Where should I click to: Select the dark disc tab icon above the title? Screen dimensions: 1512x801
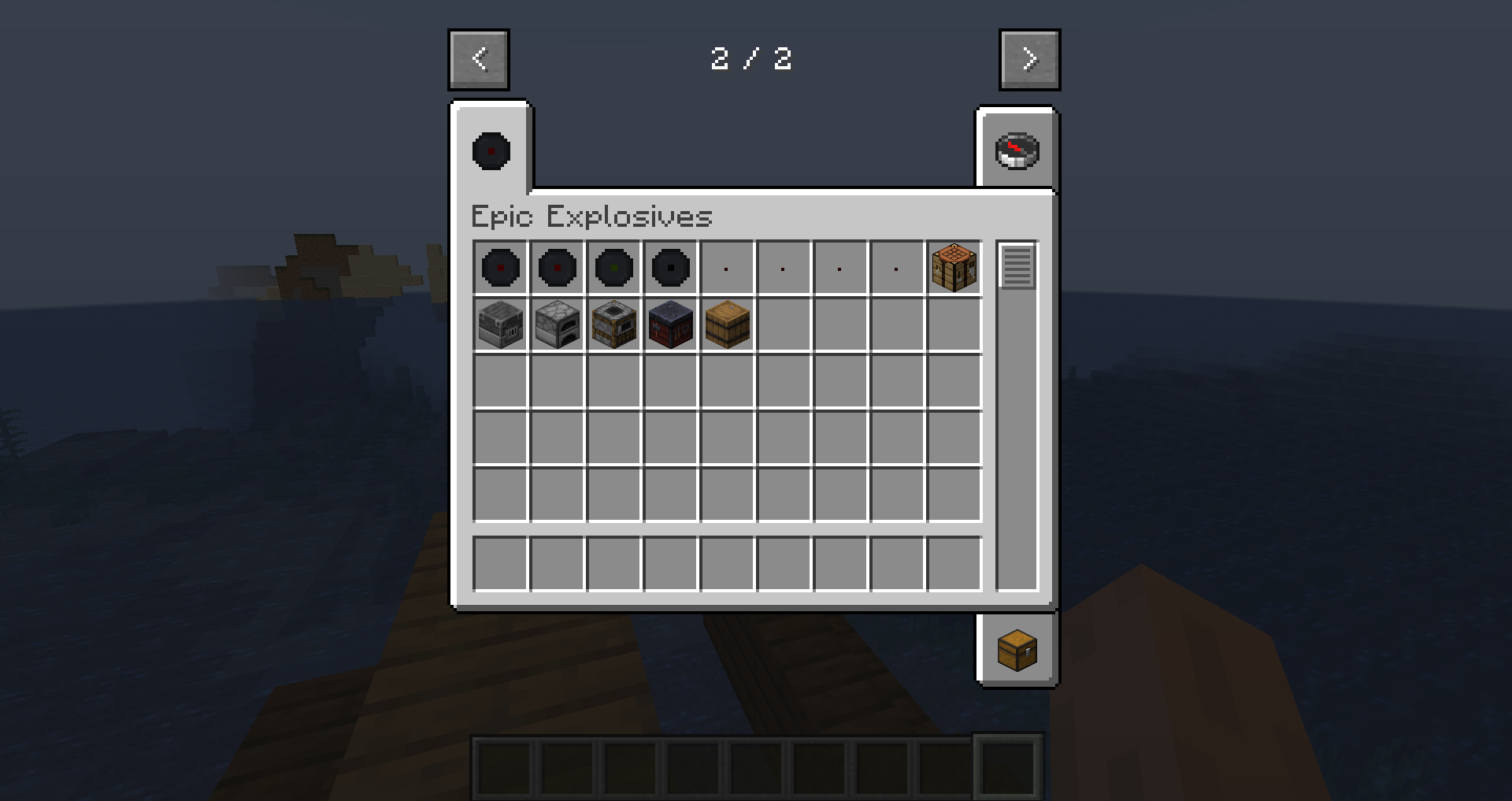tap(490, 151)
